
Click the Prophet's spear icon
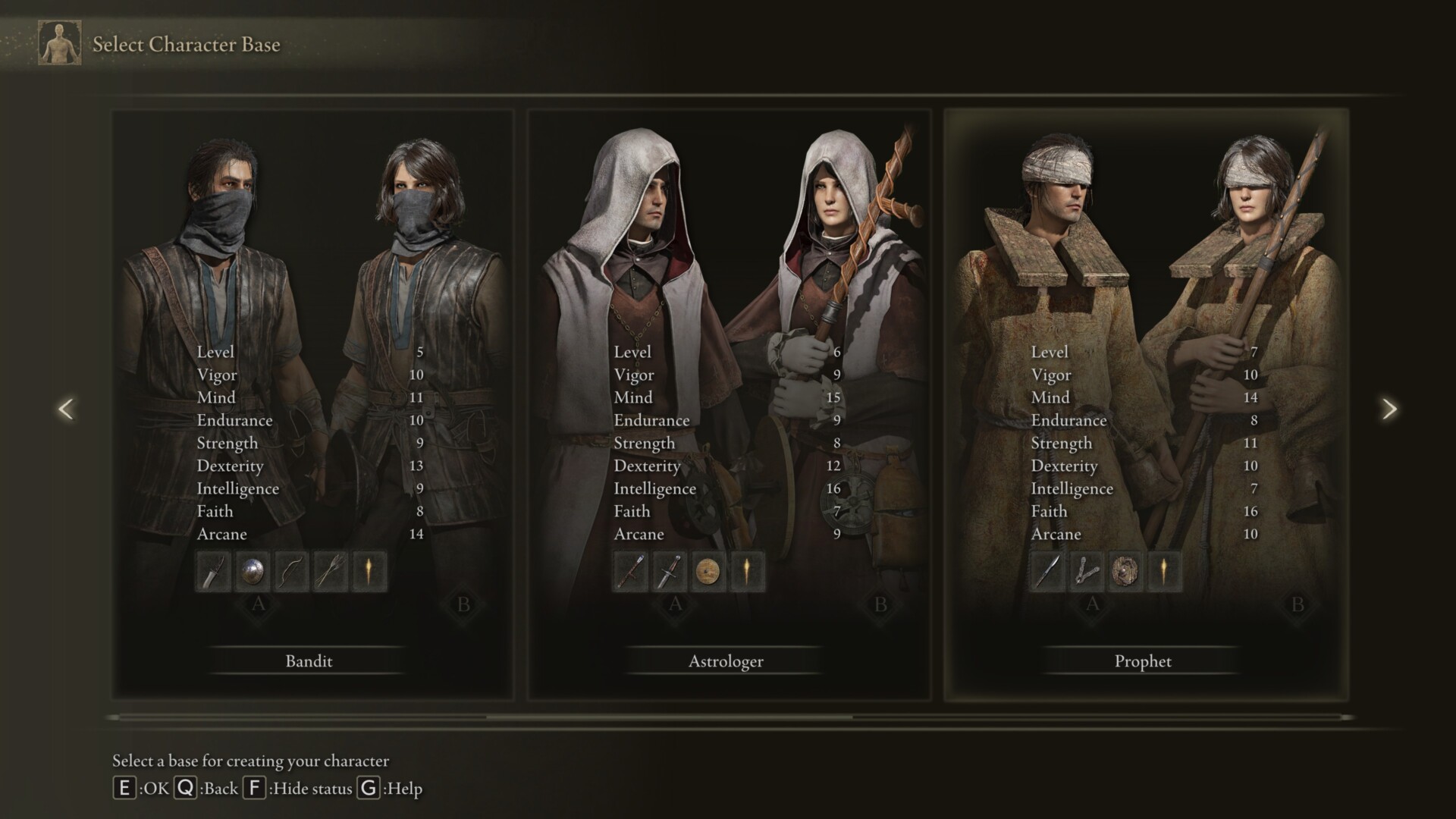[x=1047, y=571]
